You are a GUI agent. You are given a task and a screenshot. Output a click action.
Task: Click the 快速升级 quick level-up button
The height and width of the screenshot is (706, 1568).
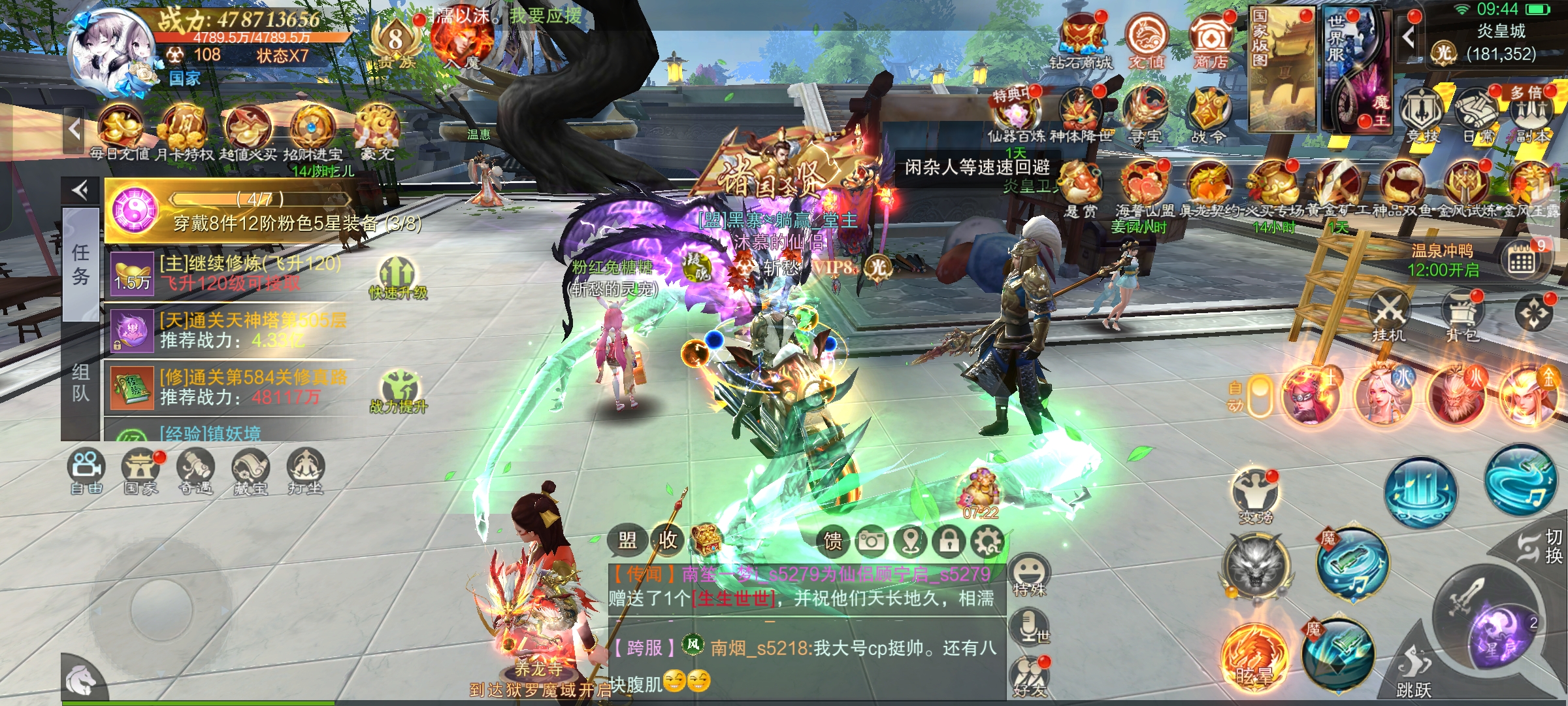pos(399,278)
